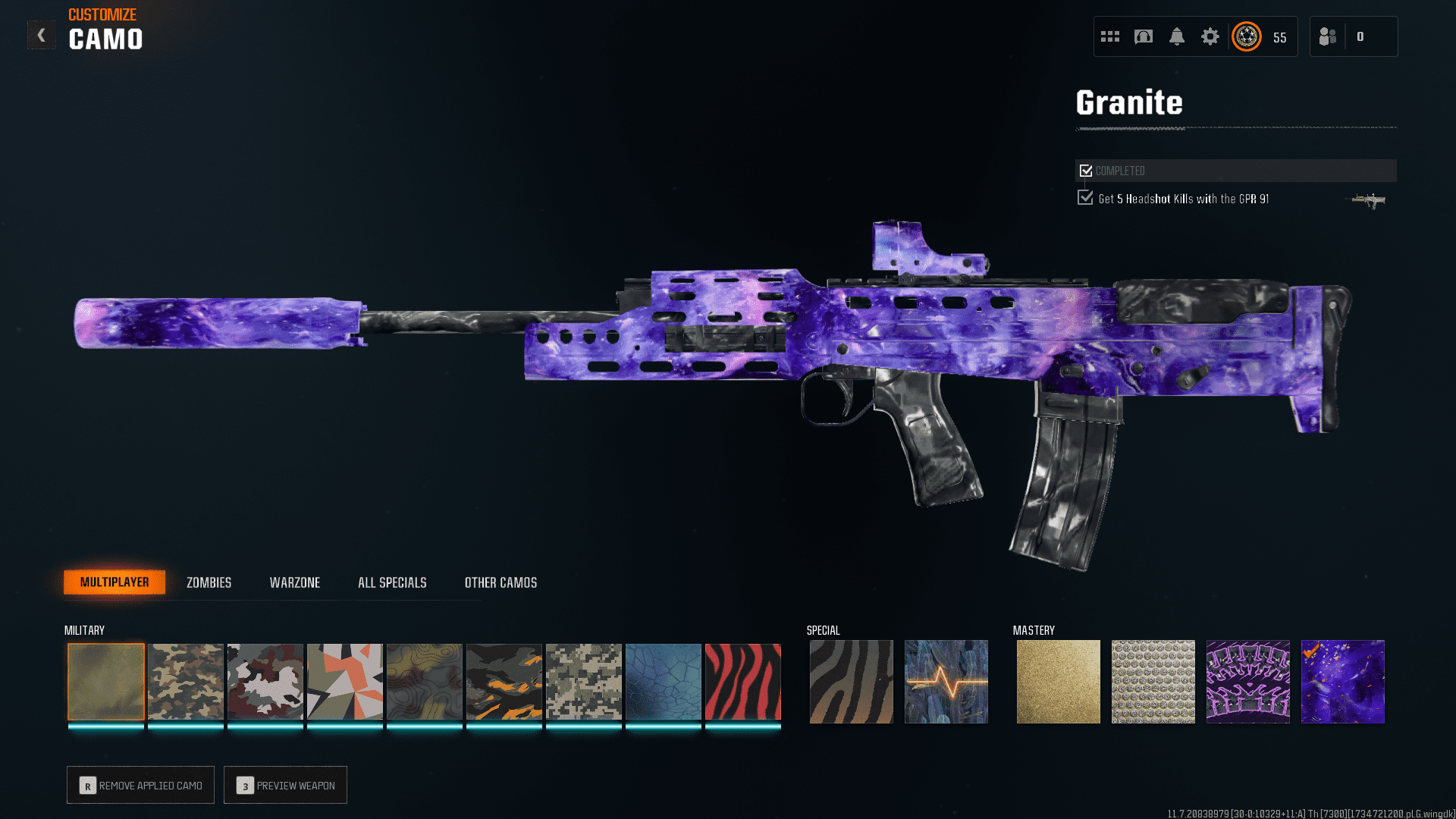Click the back arrow next to Customize Camo

point(41,34)
